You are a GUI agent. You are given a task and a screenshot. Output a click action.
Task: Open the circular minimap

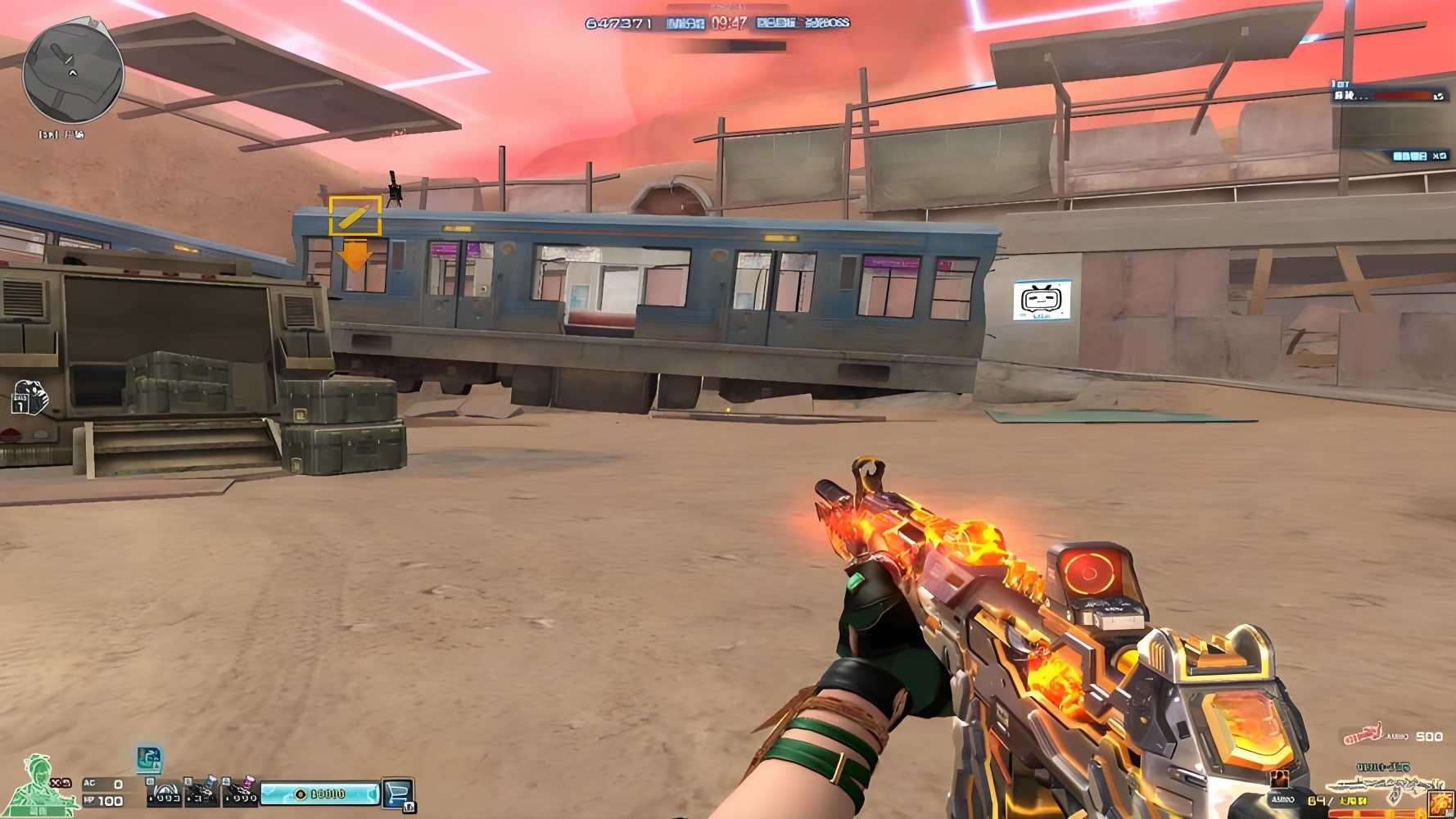click(73, 74)
